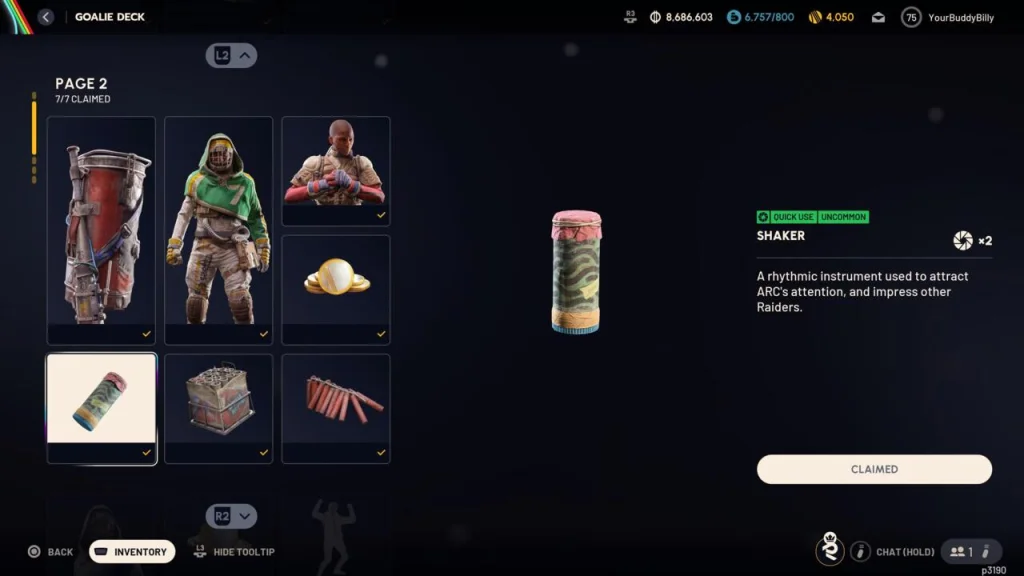Choose the green hooded outfit tile
Screen dimensions: 1024x576
click(218, 230)
